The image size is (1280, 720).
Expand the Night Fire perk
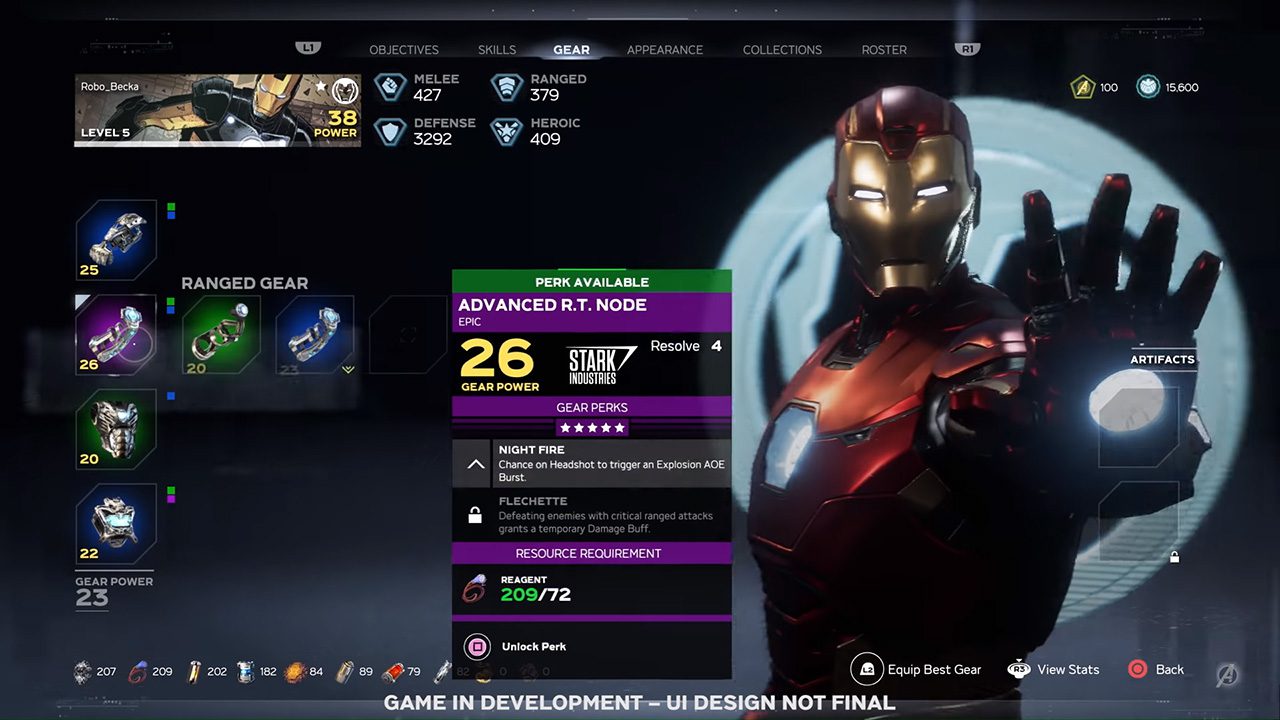[476, 464]
